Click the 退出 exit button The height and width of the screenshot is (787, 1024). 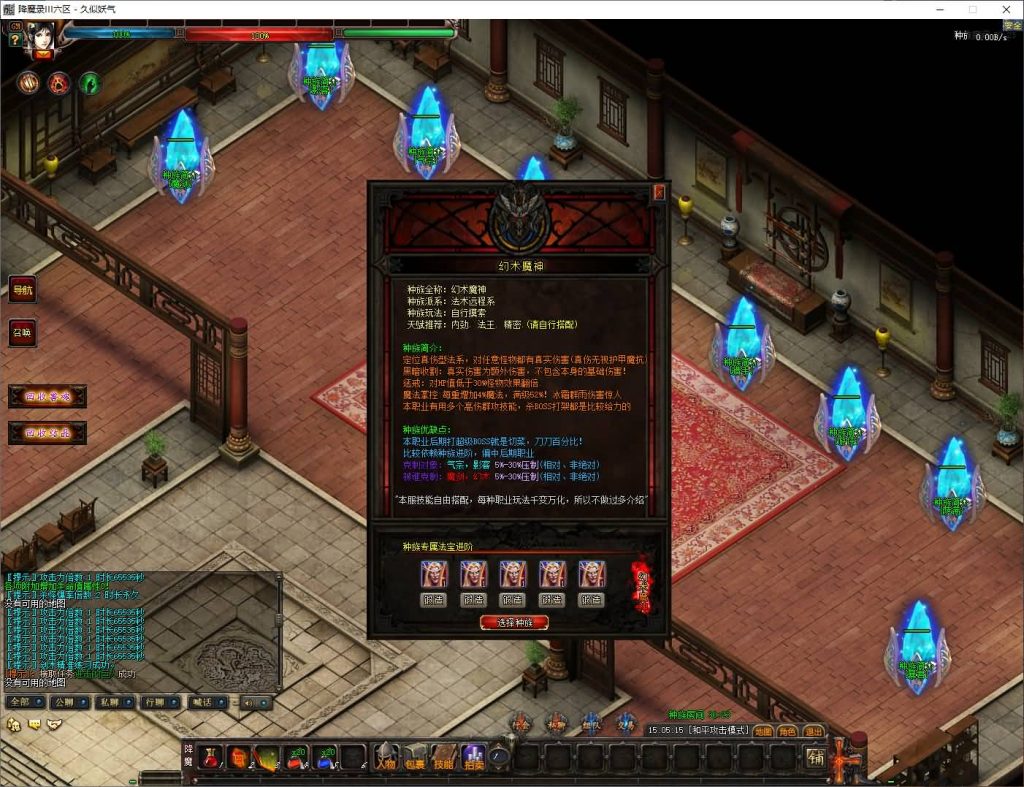point(813,731)
